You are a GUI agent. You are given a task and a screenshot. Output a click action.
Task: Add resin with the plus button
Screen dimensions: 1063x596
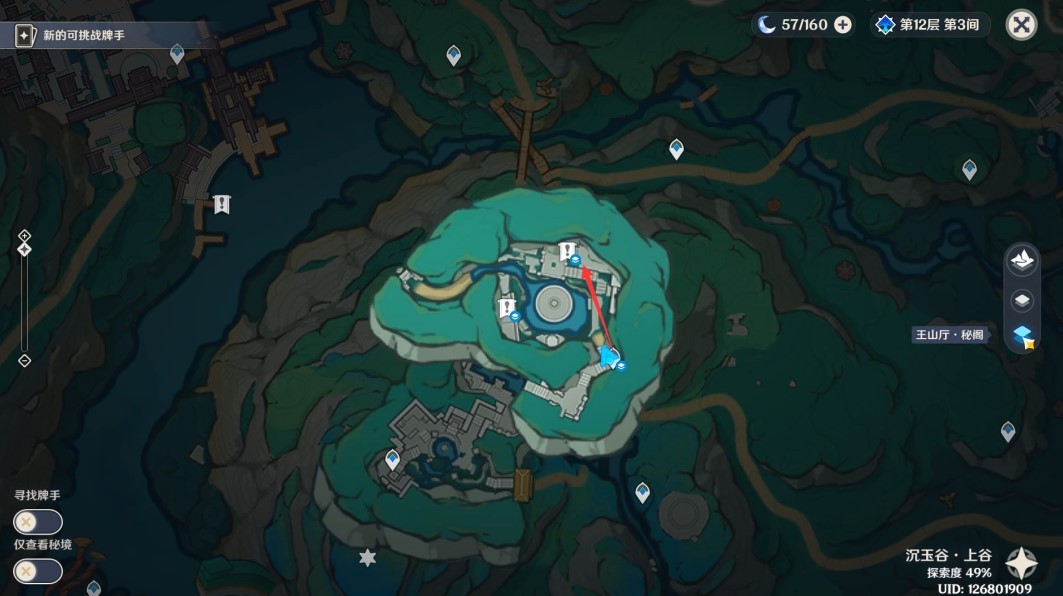(x=843, y=25)
